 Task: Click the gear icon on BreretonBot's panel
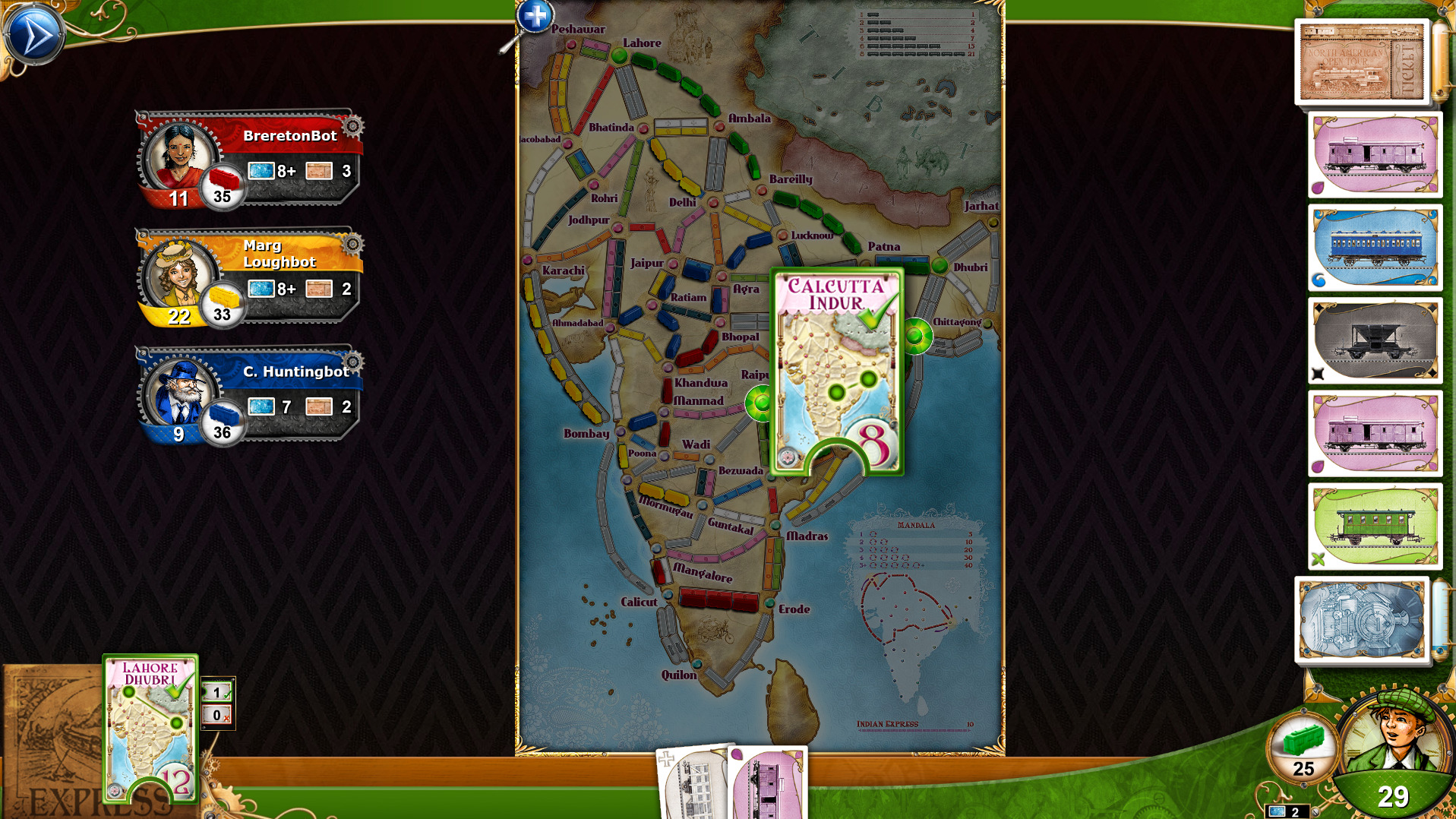[x=351, y=127]
